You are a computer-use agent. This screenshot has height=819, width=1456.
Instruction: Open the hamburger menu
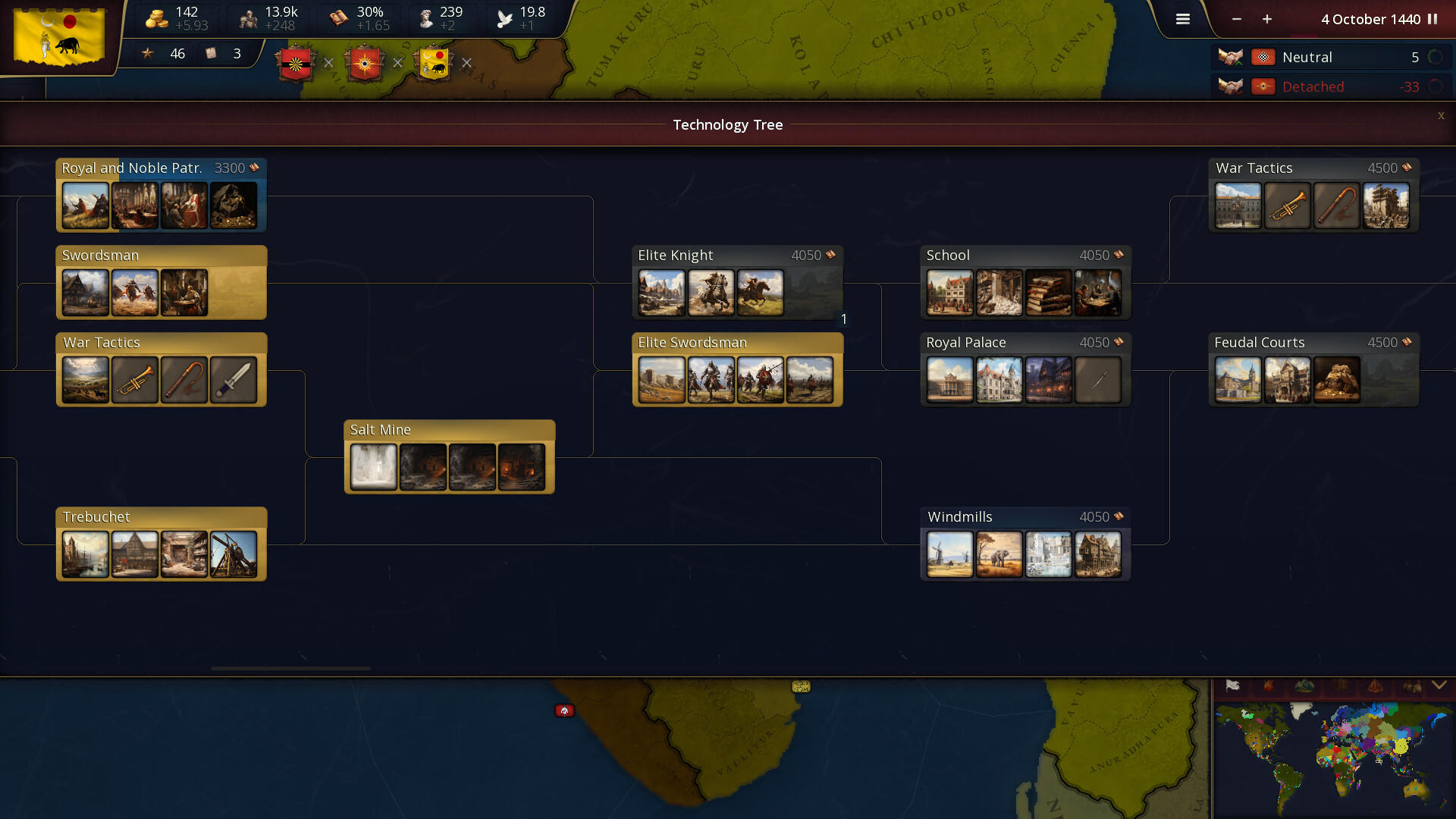(1182, 19)
